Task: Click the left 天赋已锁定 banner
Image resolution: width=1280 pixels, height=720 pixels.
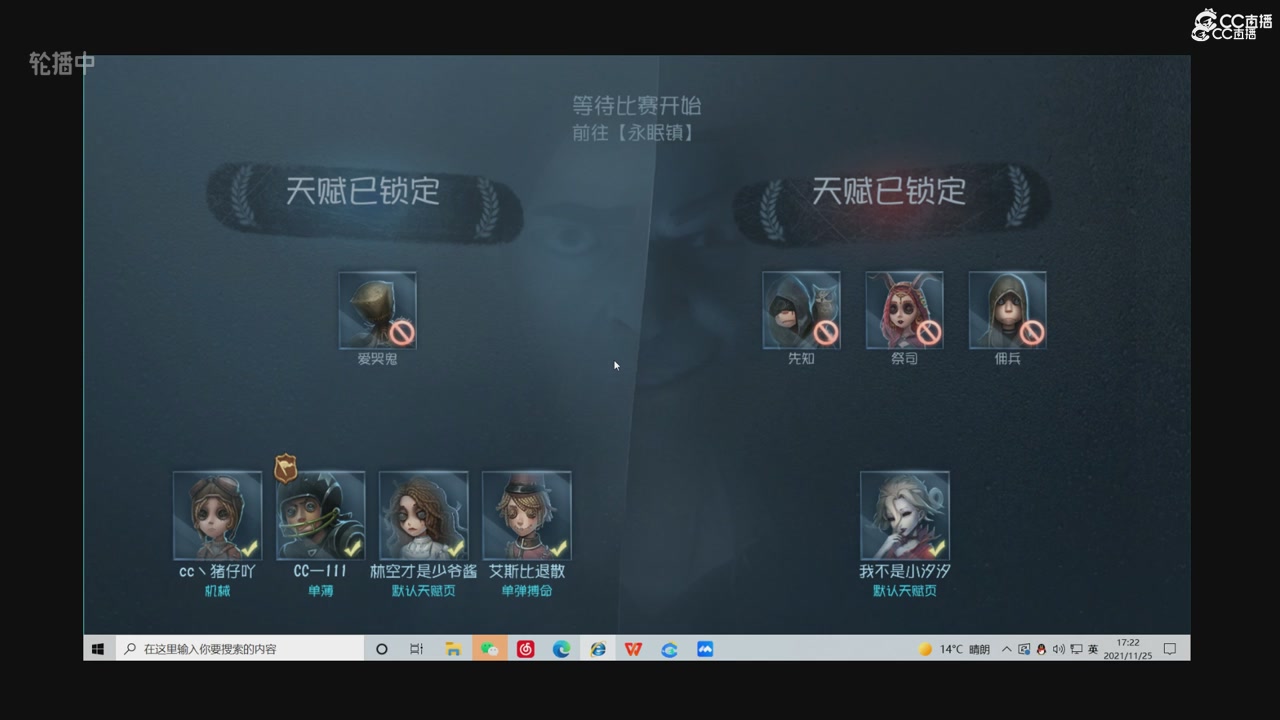Action: [x=367, y=193]
